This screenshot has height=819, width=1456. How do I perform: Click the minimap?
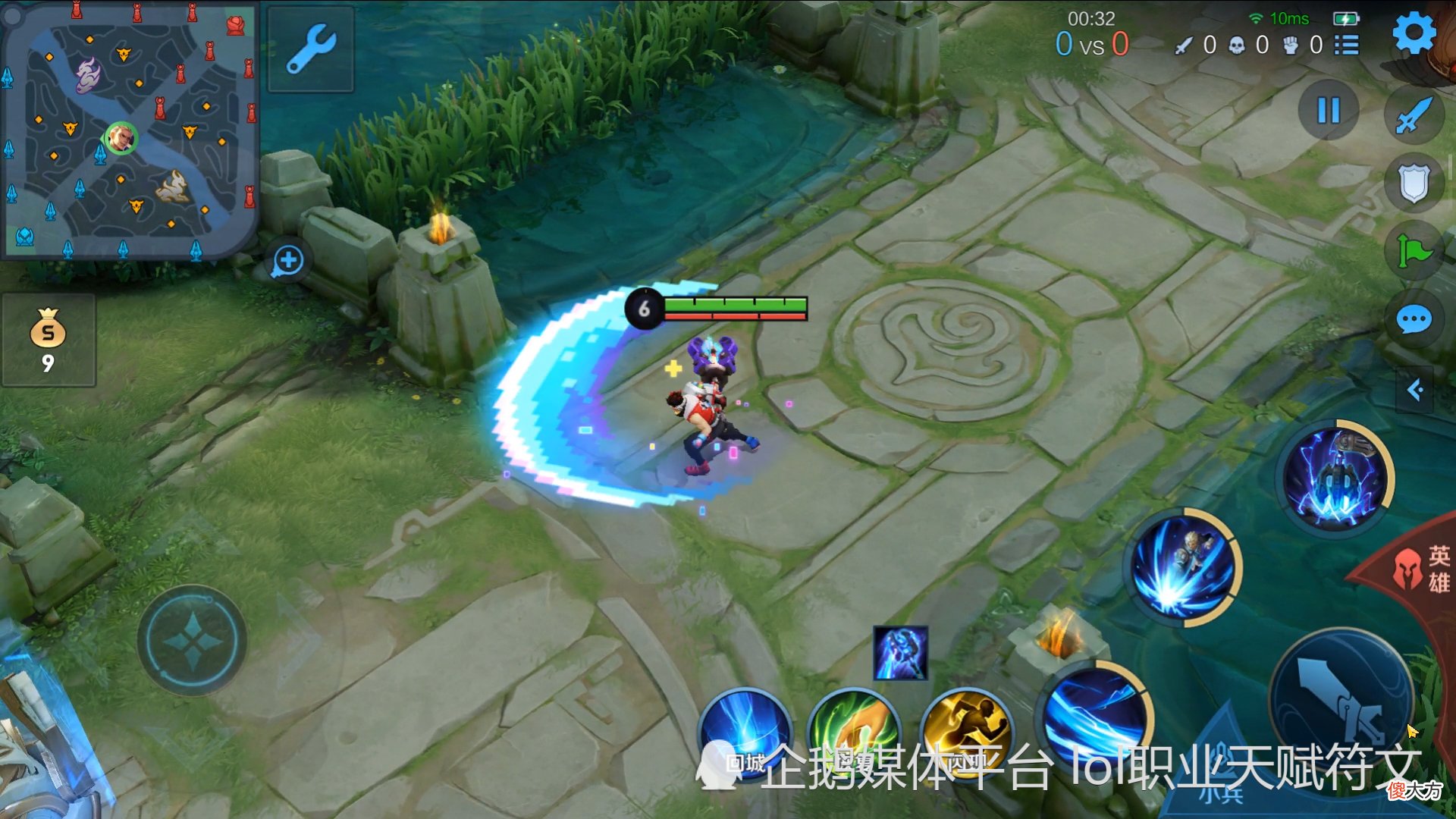(129, 129)
